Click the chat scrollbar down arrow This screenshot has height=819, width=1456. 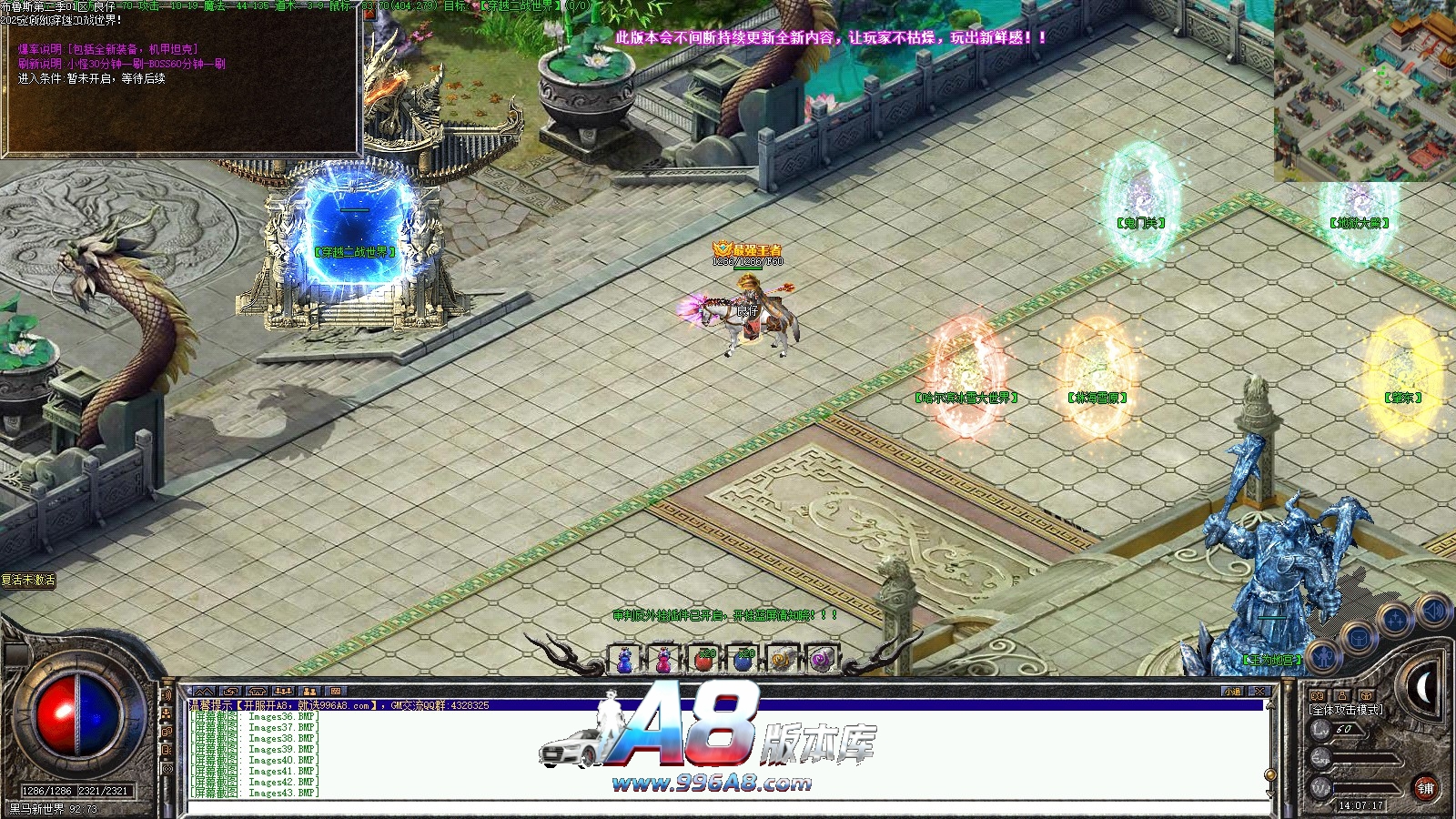pyautogui.click(x=1270, y=792)
